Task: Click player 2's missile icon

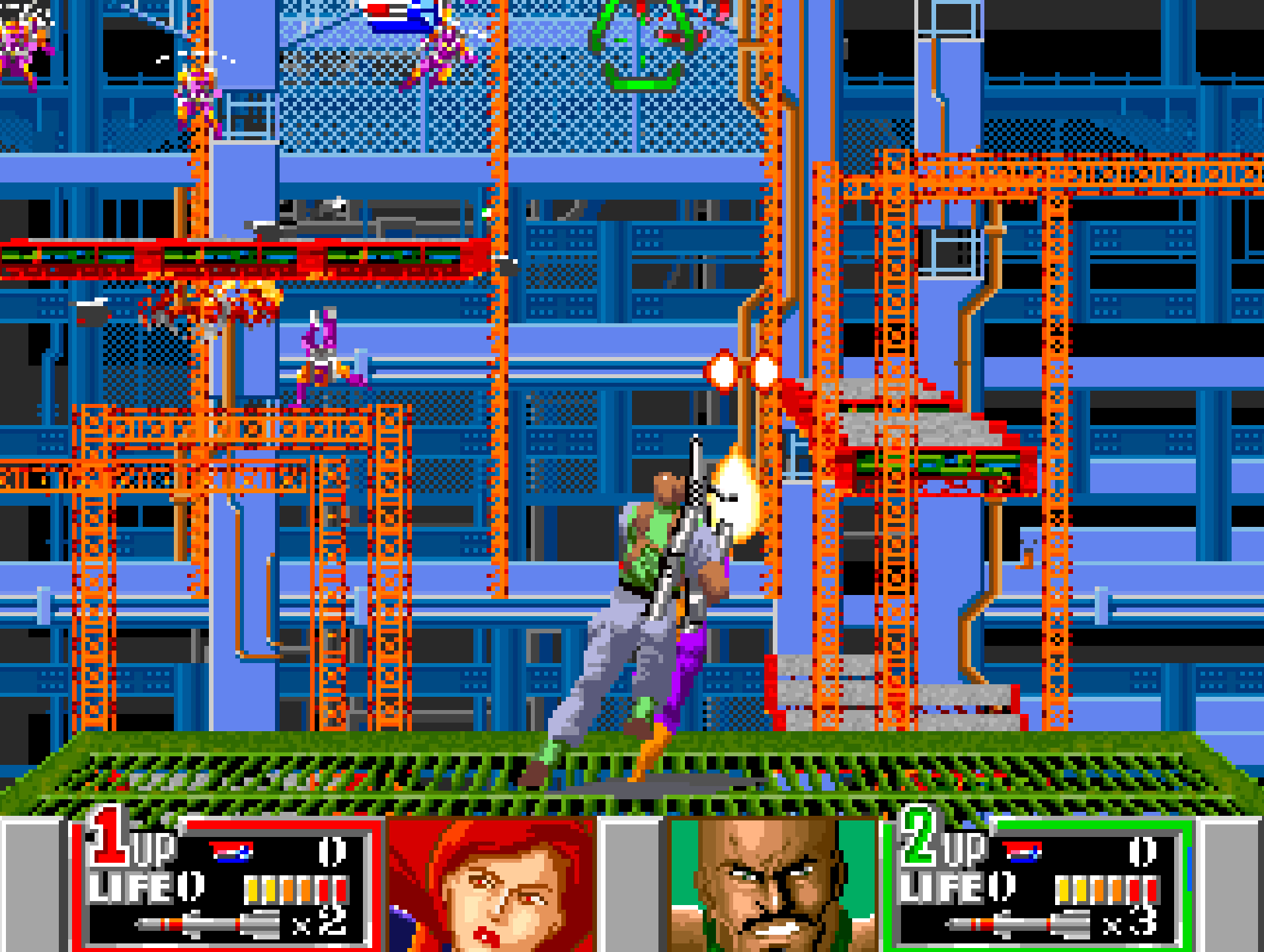Action: (1018, 924)
